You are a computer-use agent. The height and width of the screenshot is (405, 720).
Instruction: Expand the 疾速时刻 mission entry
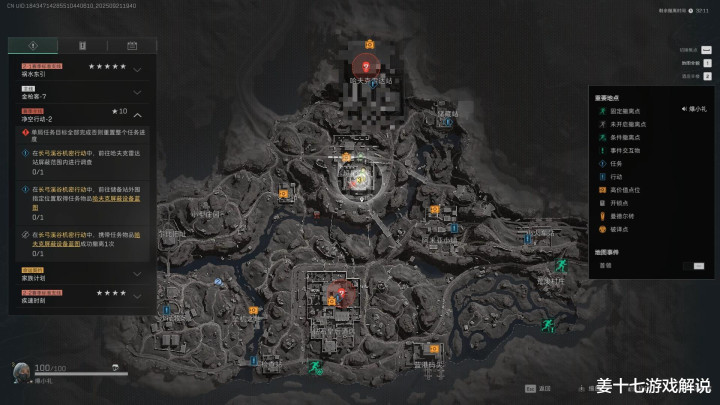(136, 297)
